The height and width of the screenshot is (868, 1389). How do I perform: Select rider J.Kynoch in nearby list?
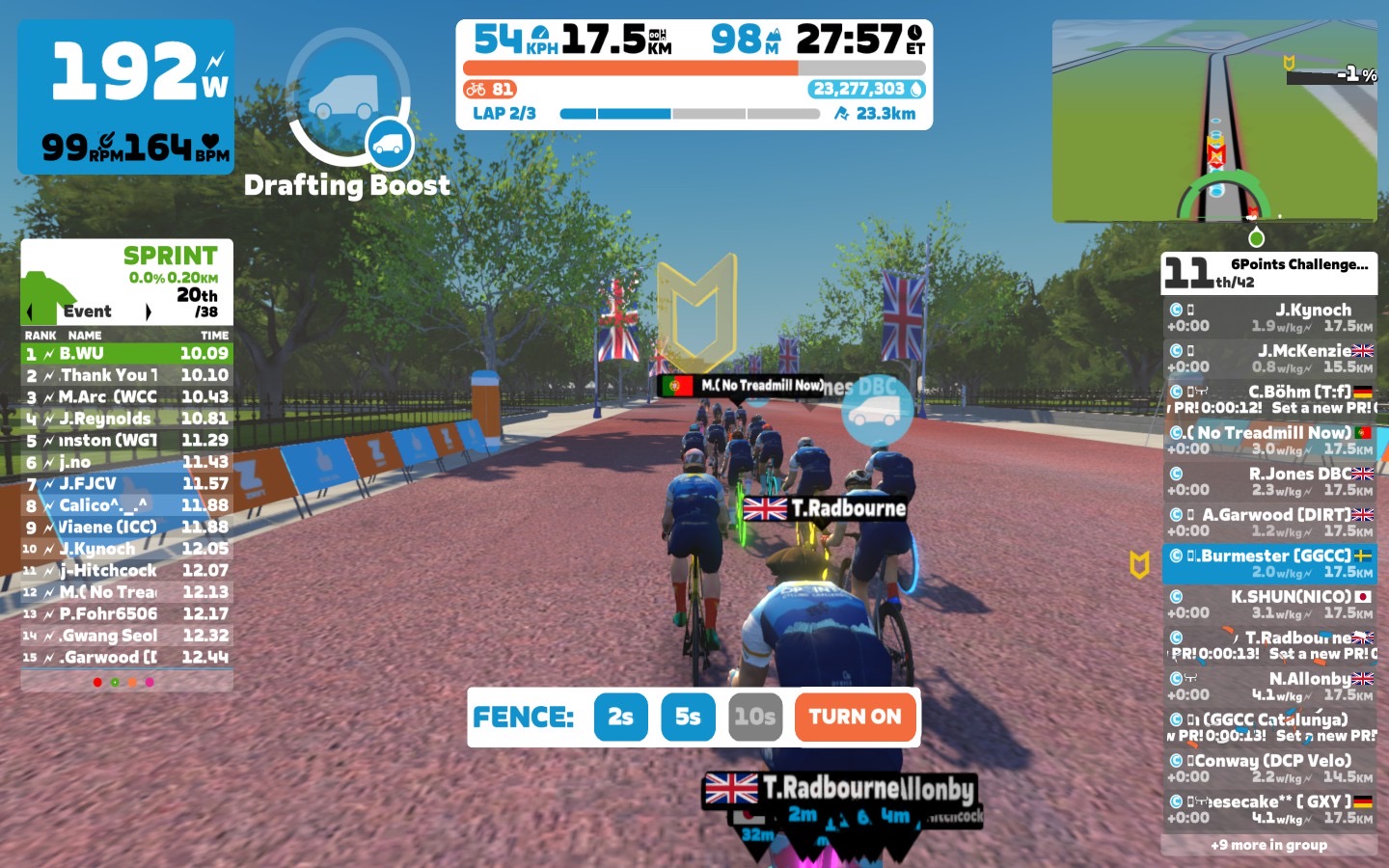(1269, 317)
